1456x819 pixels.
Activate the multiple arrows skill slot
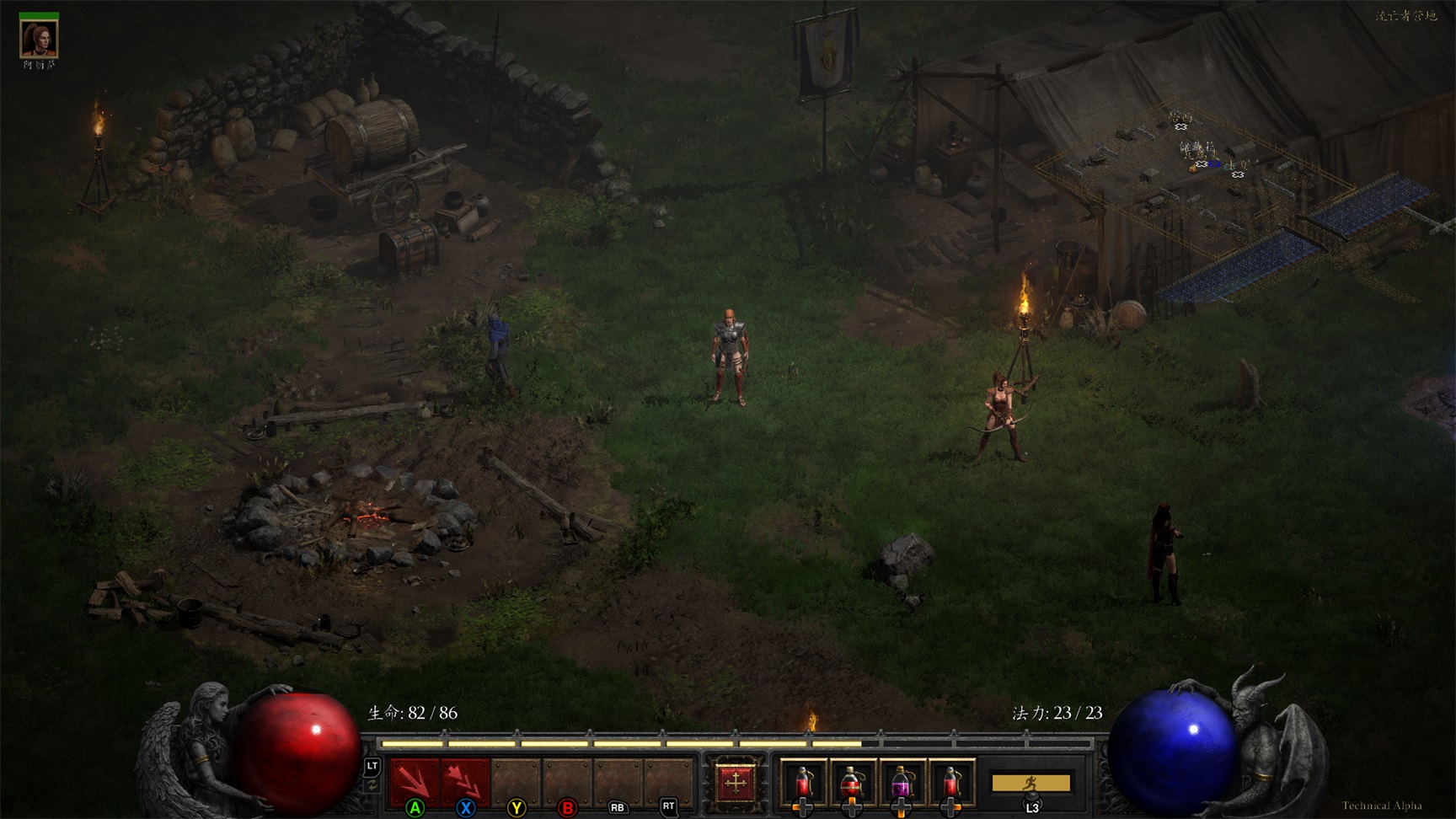click(x=464, y=781)
